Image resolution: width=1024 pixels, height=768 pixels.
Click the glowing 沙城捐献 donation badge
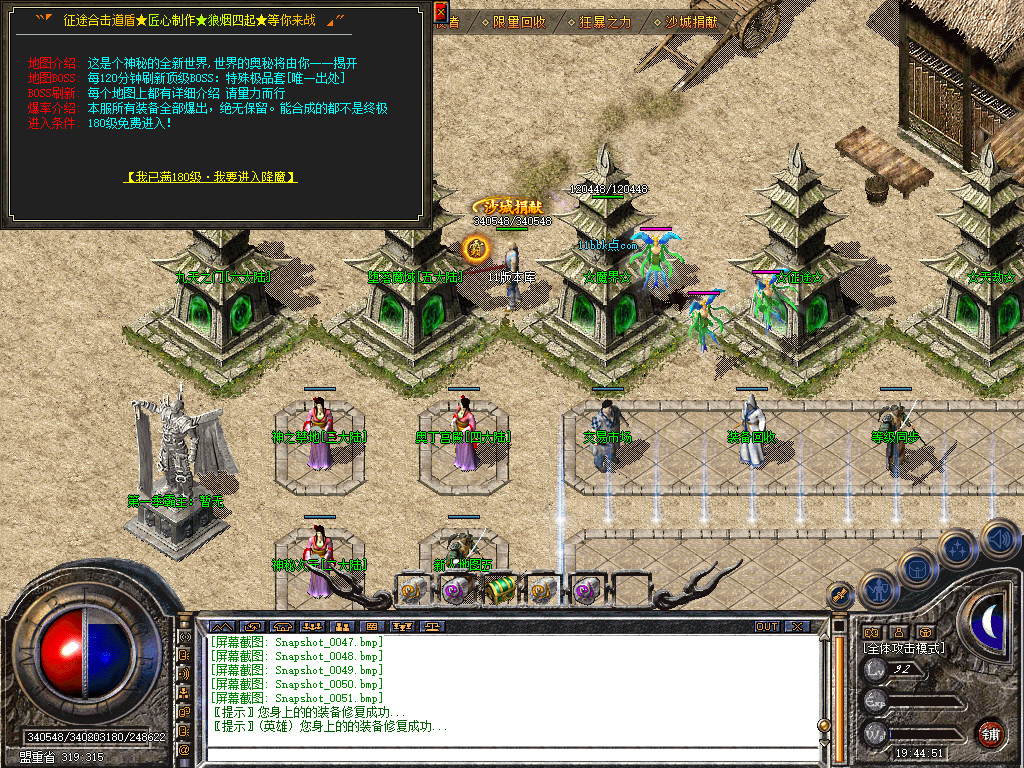coord(507,206)
